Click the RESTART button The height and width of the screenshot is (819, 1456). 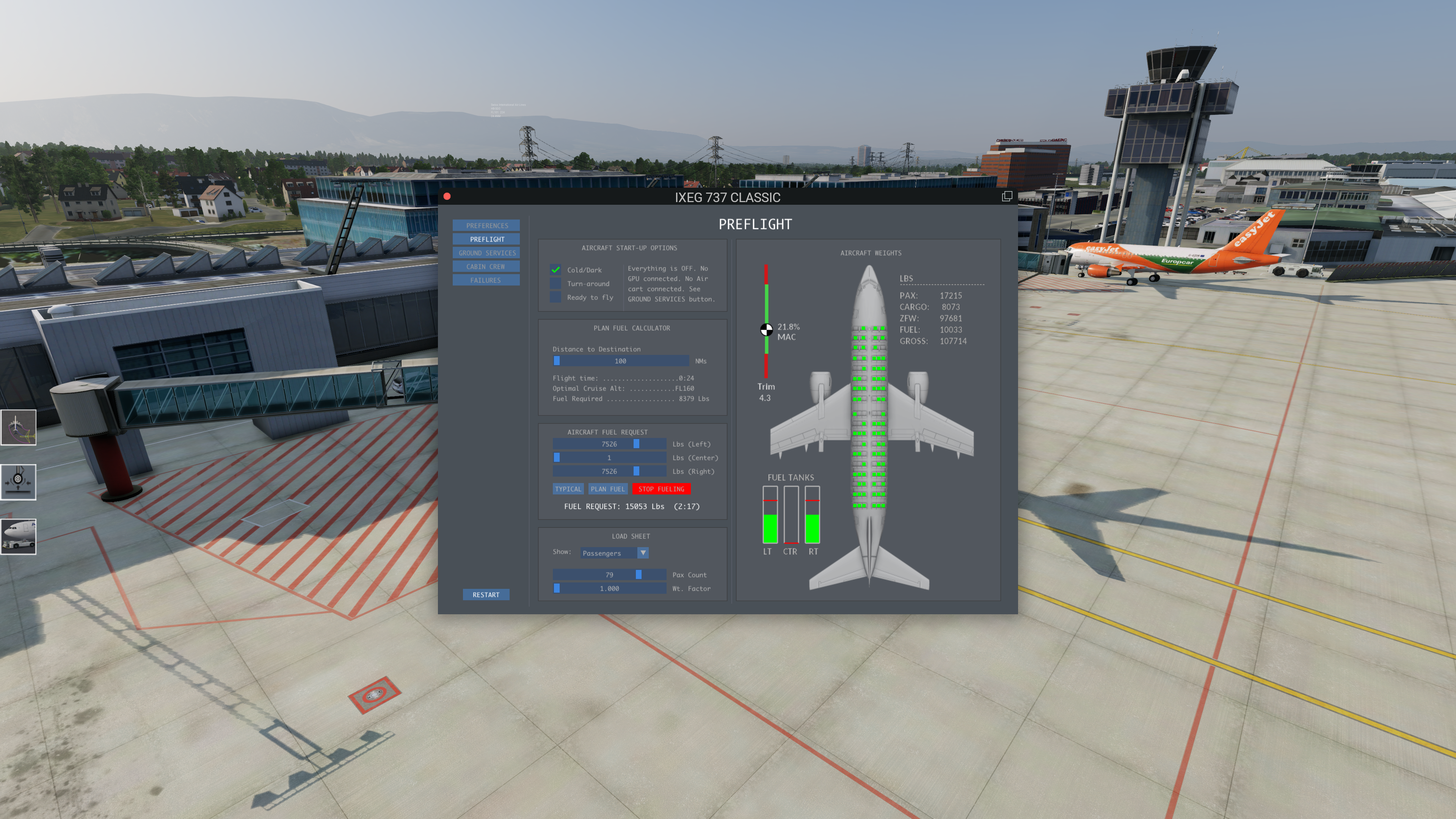click(485, 595)
